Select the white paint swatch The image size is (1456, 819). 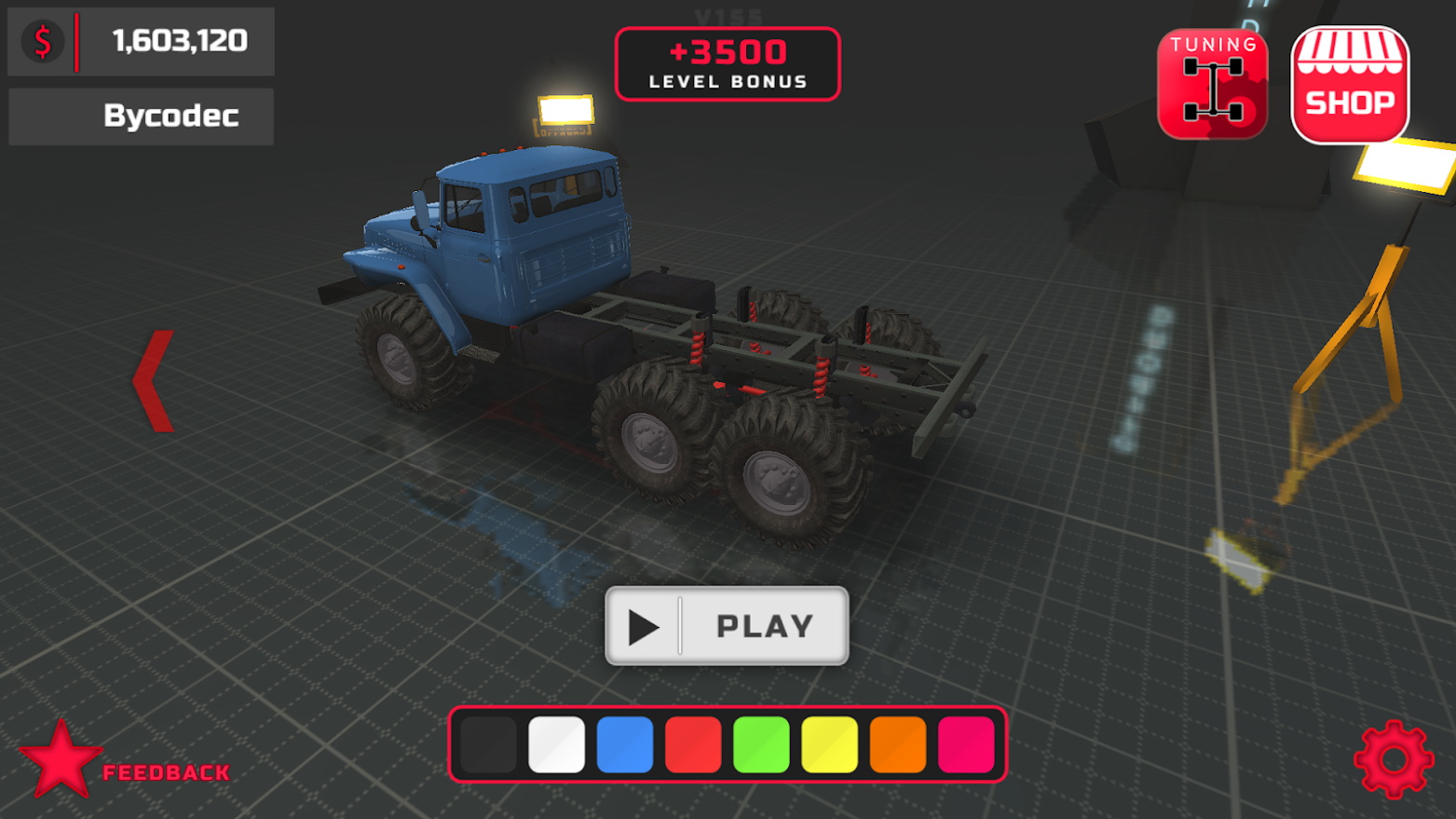click(x=556, y=743)
